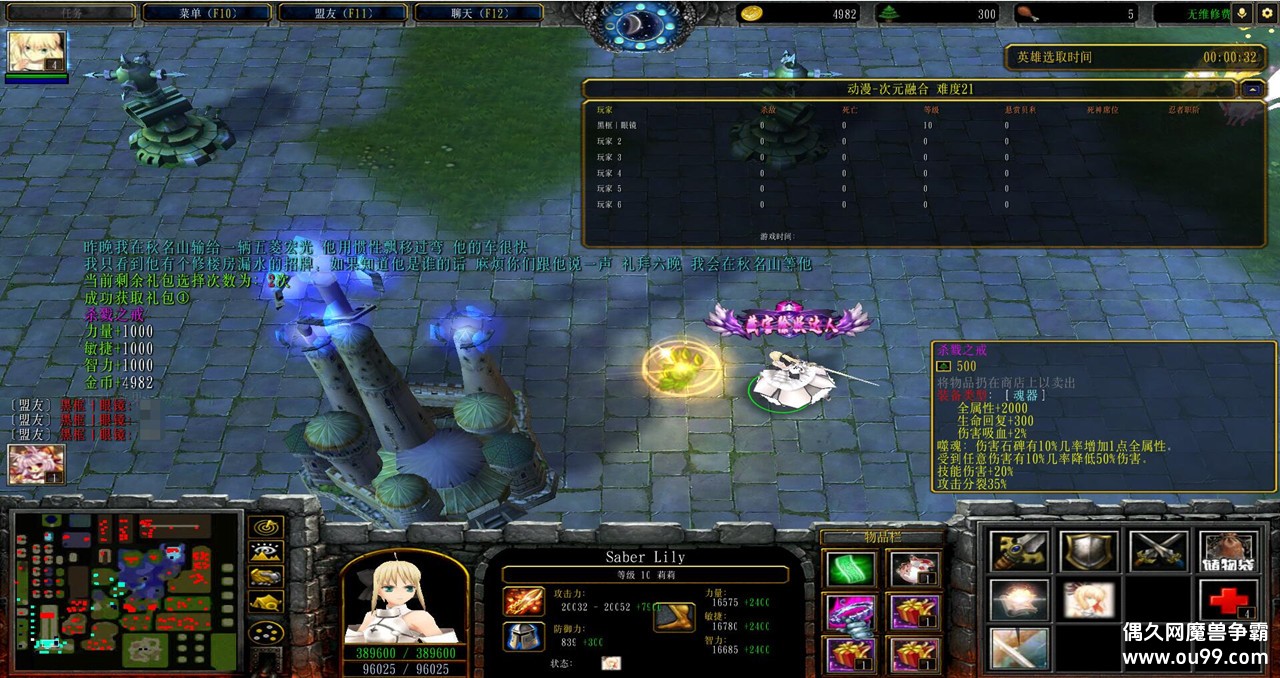Select the ally hero portrait icon

[37, 464]
